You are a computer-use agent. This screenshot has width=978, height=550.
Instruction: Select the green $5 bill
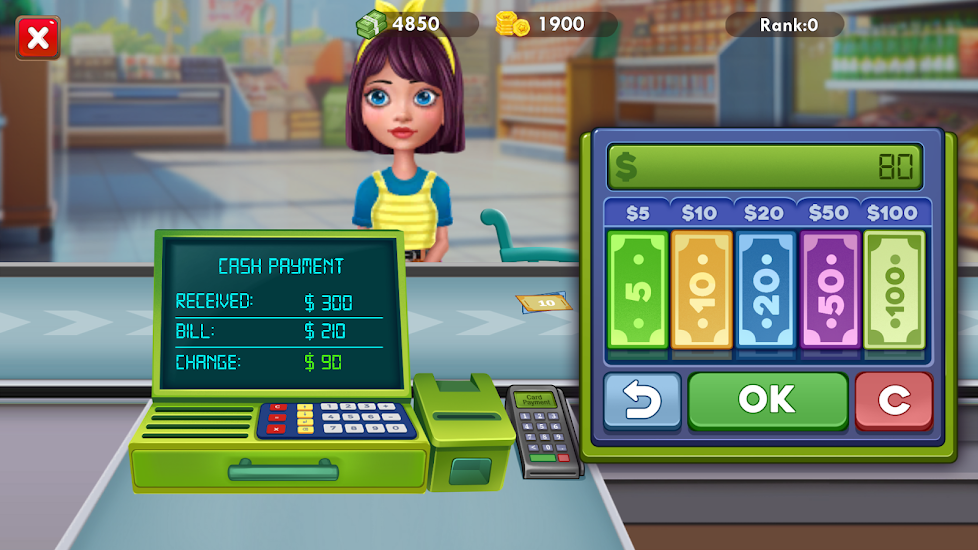(x=638, y=290)
